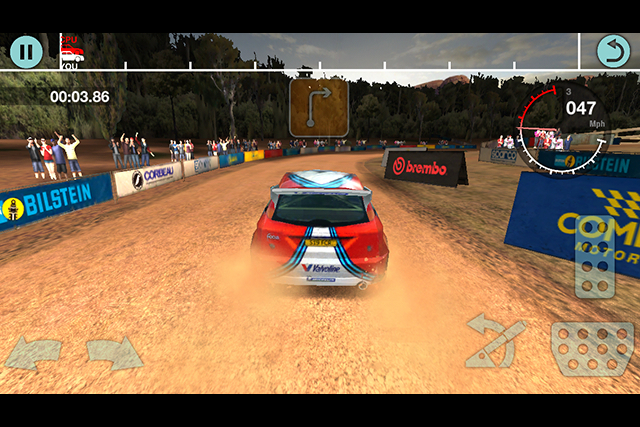Pause the race

point(26,51)
